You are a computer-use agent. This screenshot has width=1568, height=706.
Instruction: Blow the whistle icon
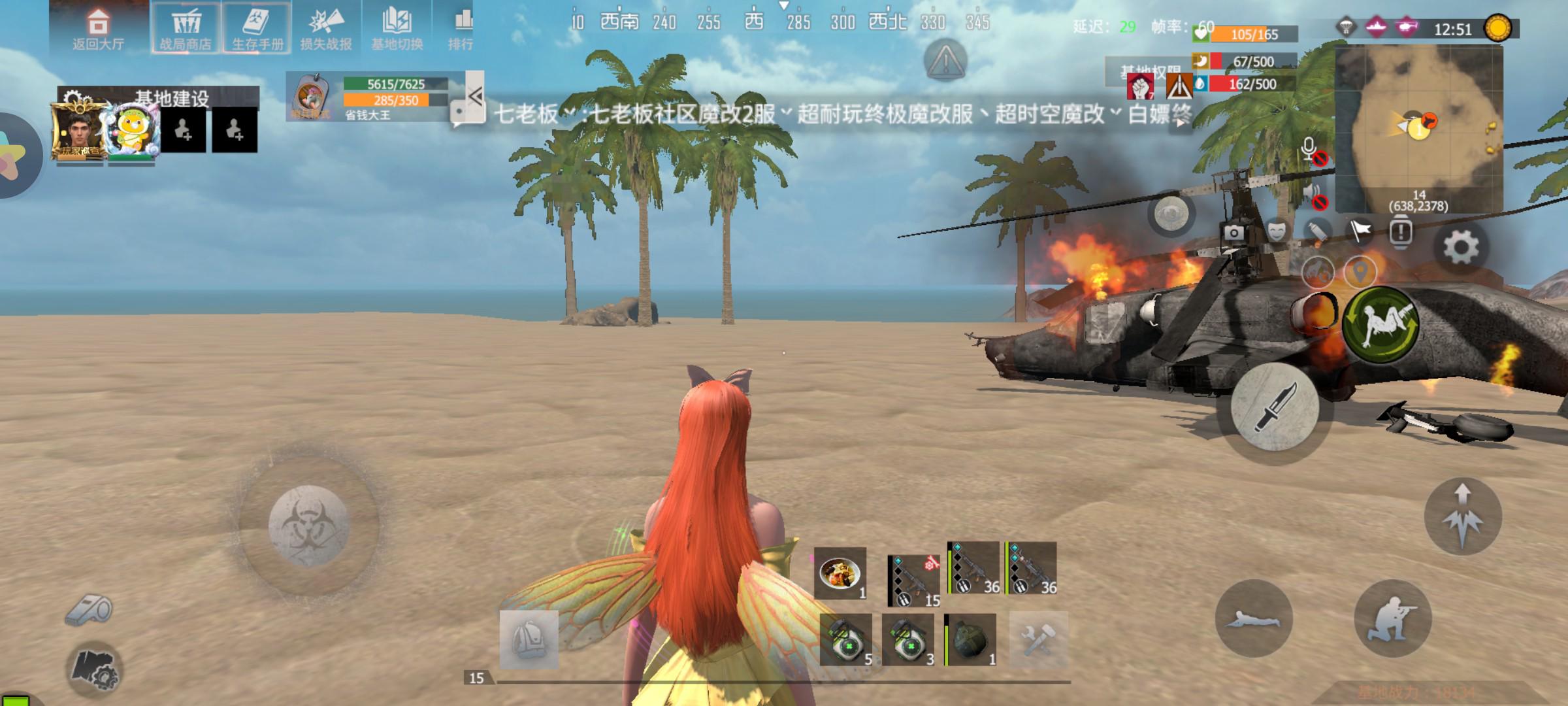[x=90, y=611]
